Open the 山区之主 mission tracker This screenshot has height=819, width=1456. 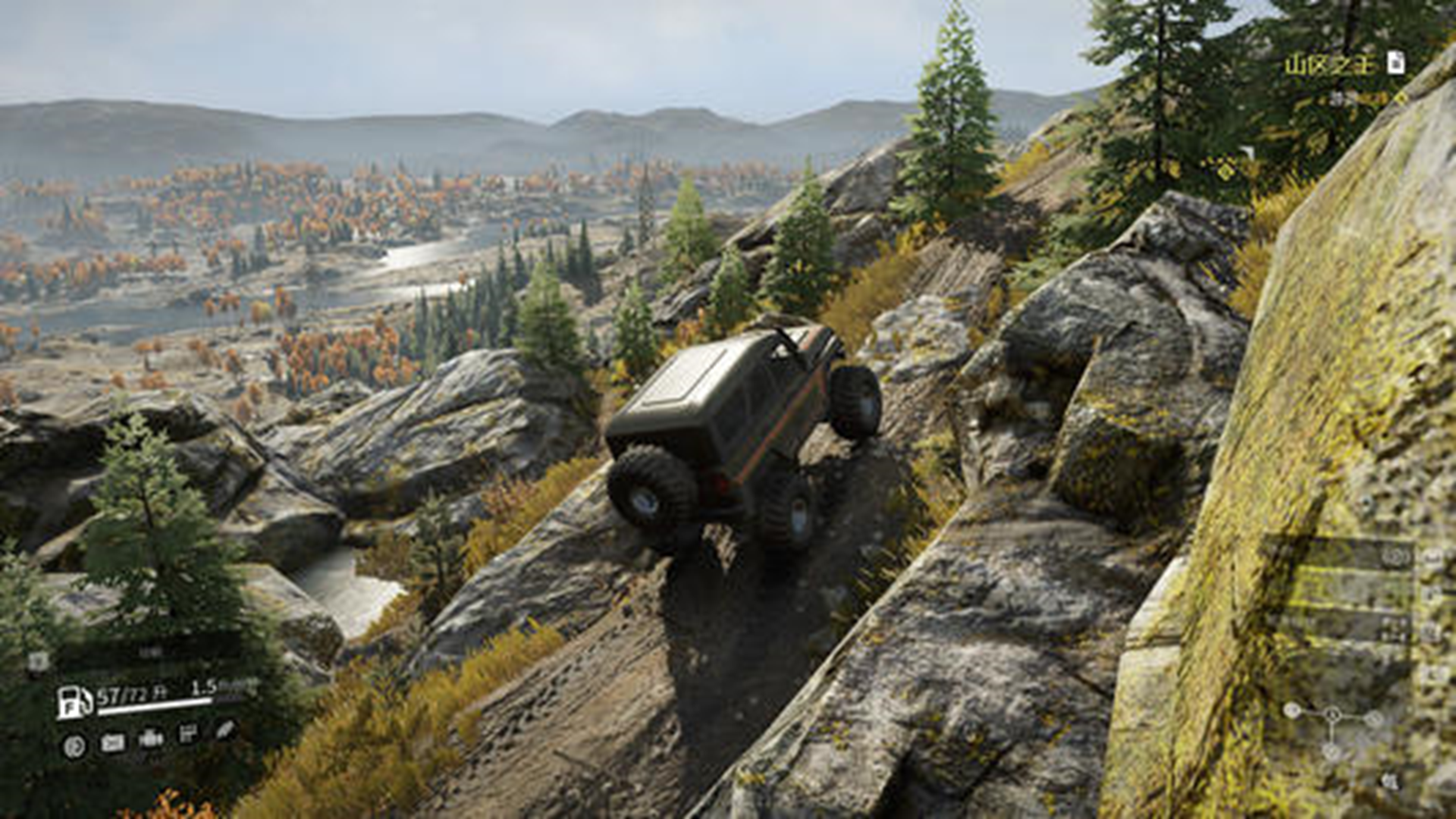[x=1329, y=64]
